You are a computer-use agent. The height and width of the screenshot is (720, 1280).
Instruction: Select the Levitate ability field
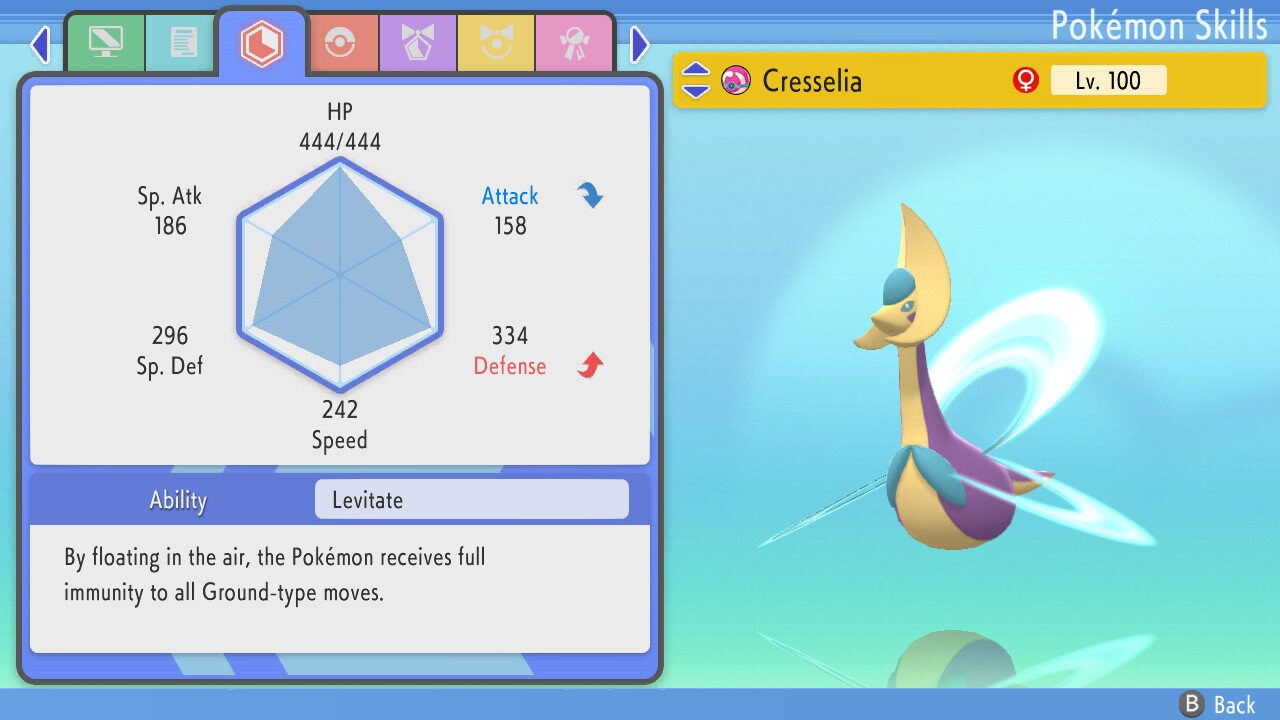(x=471, y=500)
